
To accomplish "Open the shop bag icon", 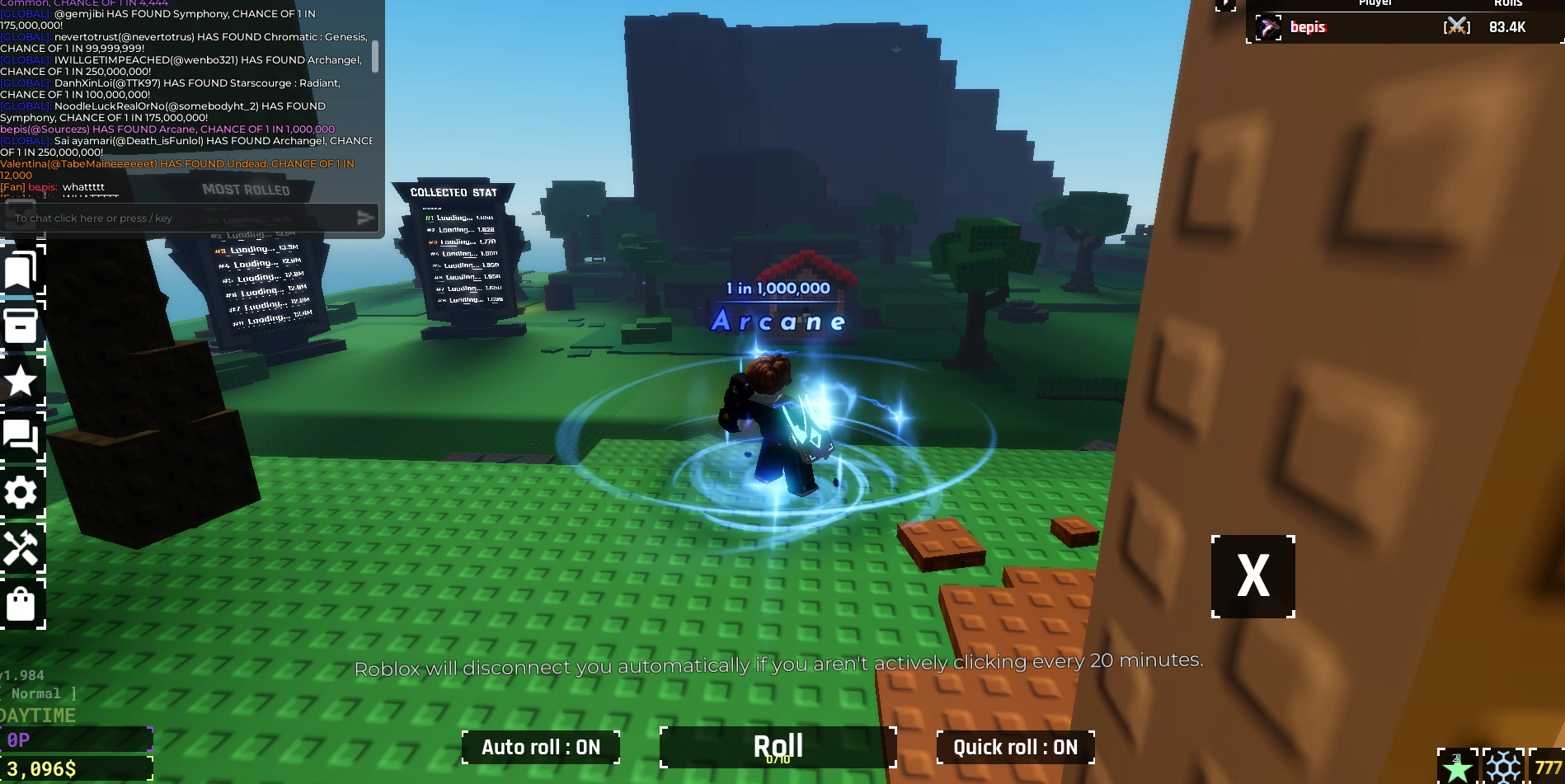I will (21, 603).
